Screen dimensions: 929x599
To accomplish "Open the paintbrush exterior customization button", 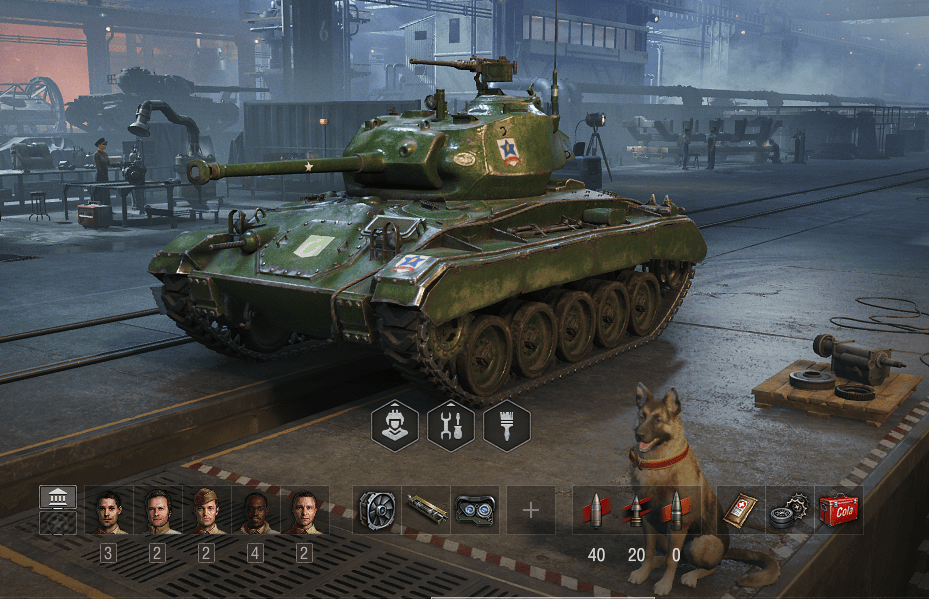I will (506, 425).
